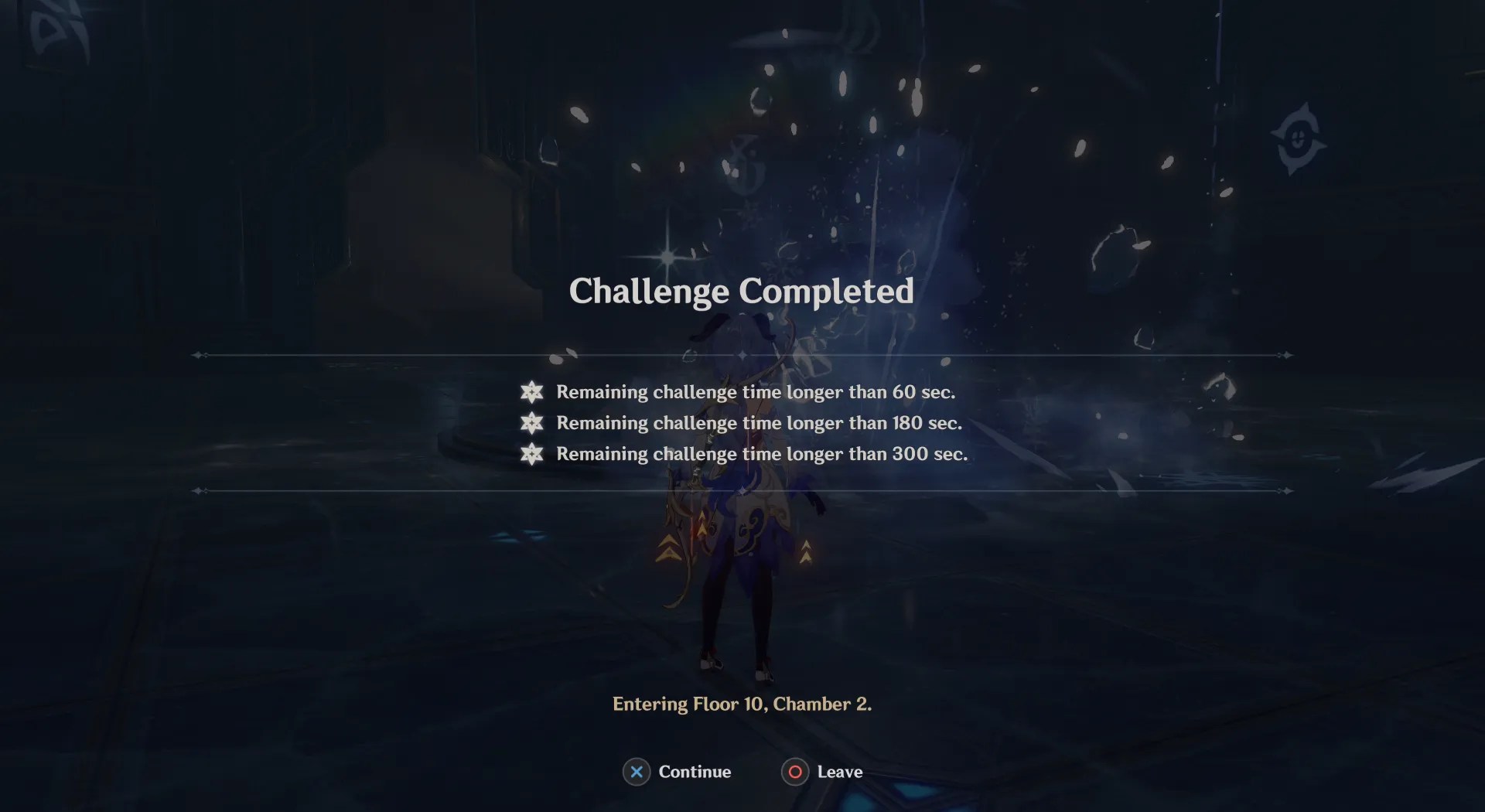Toggle the star for the 180 sec objective

click(x=531, y=423)
